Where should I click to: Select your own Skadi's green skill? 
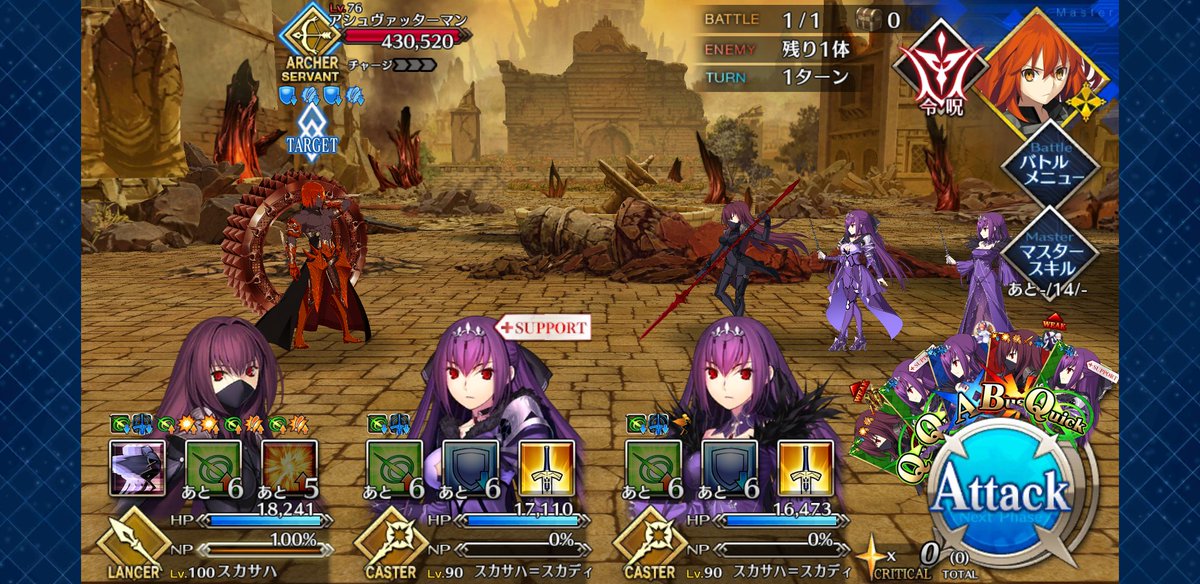[x=652, y=469]
